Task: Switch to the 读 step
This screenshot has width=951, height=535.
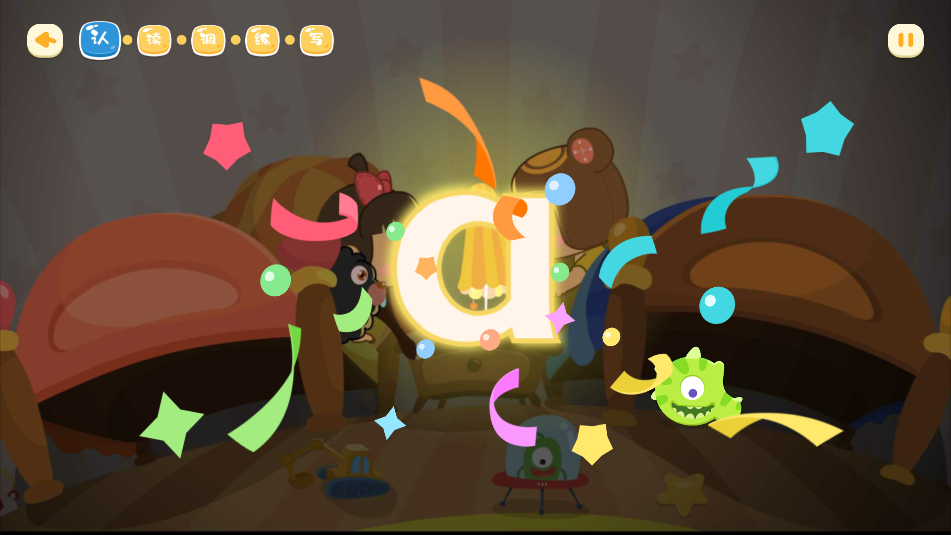Action: pos(154,40)
